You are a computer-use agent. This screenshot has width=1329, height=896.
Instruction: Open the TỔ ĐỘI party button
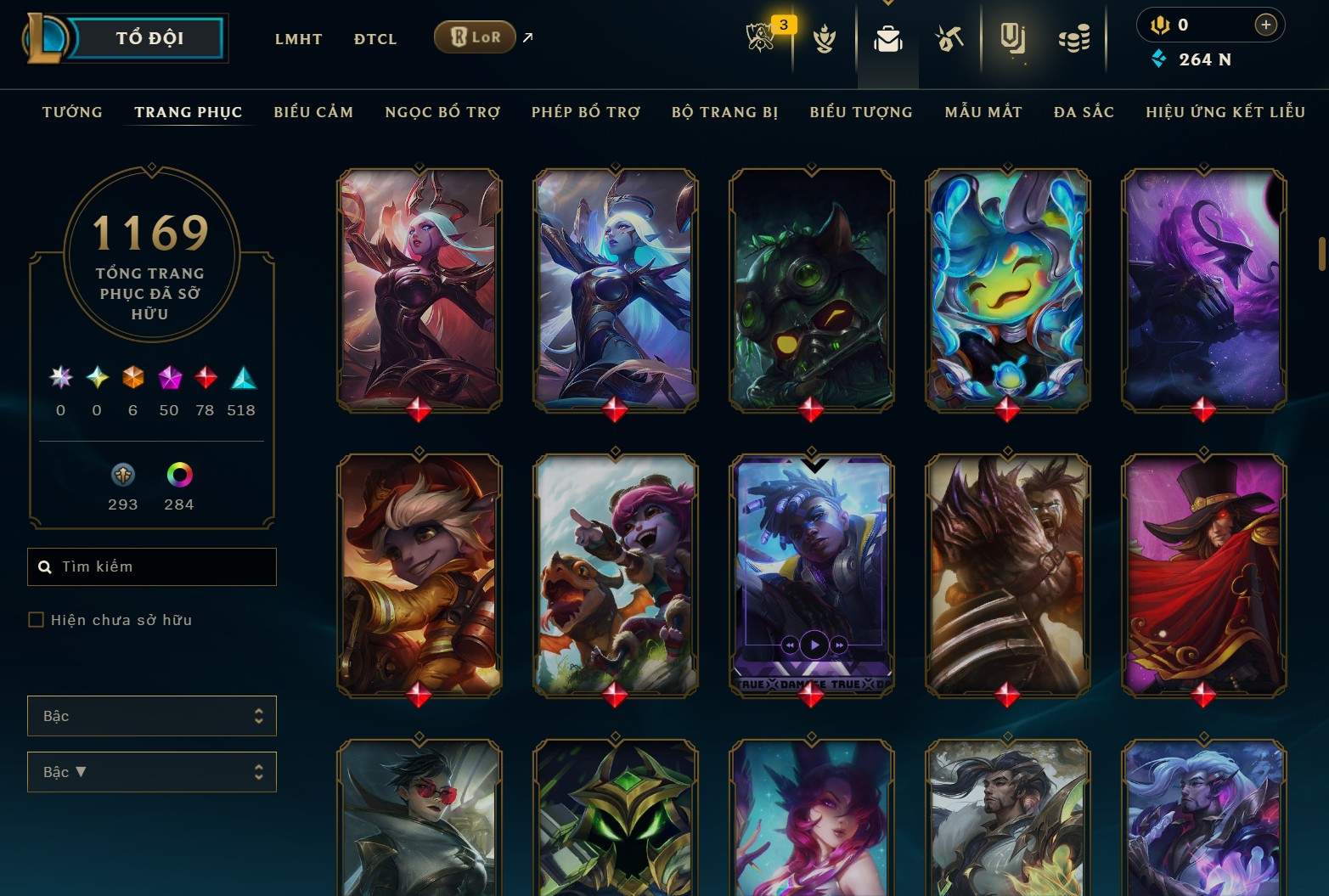149,38
